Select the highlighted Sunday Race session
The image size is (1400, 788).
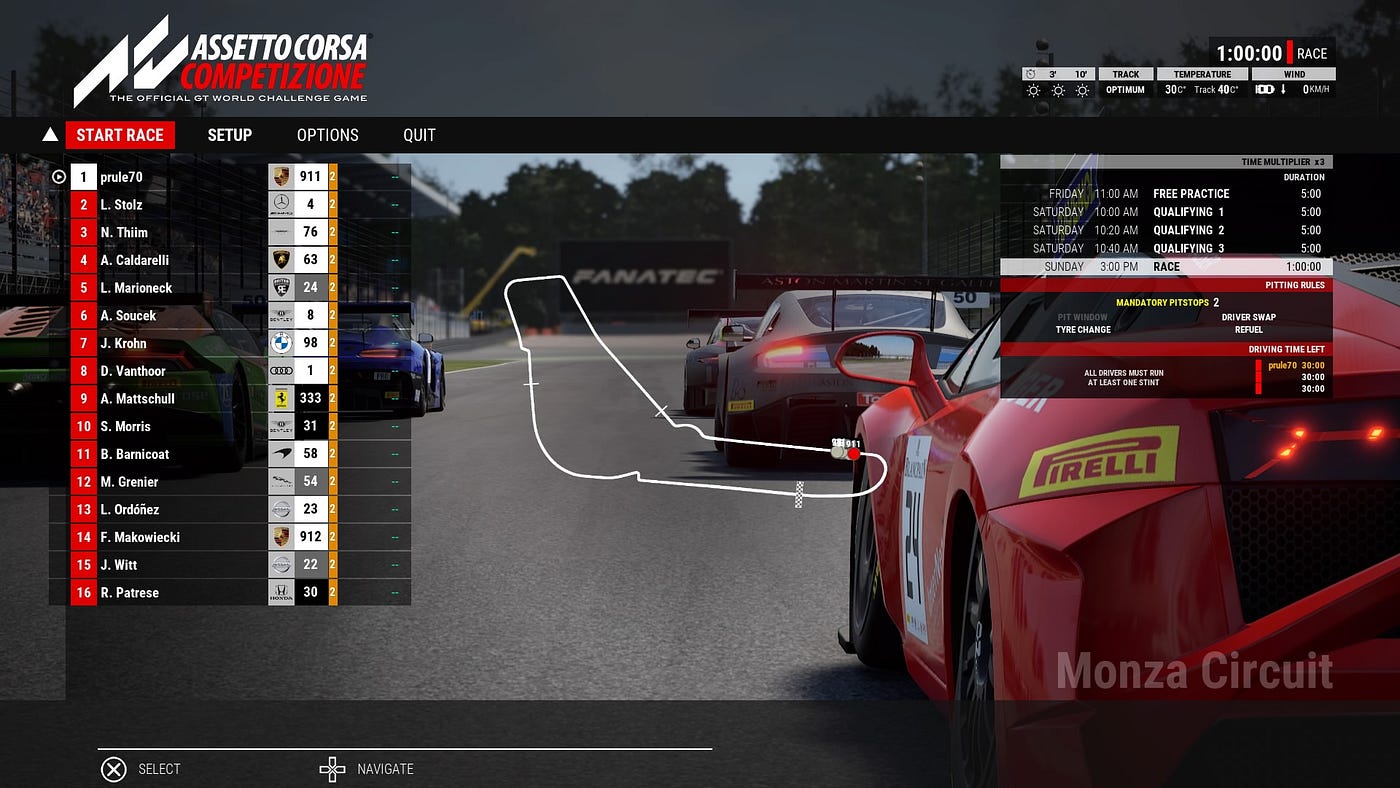(1166, 267)
